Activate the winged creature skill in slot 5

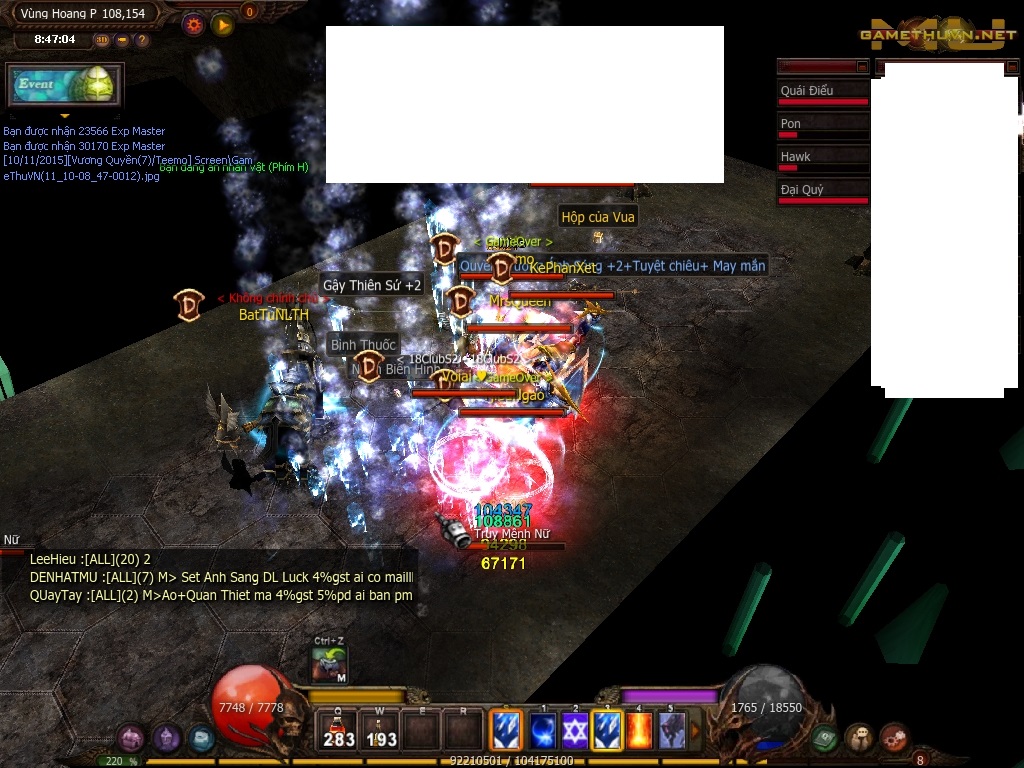coord(672,731)
